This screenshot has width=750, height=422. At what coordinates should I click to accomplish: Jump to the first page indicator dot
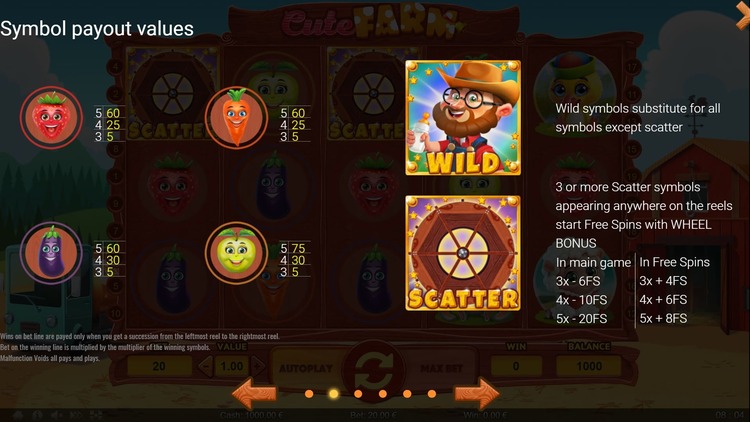[x=308, y=393]
